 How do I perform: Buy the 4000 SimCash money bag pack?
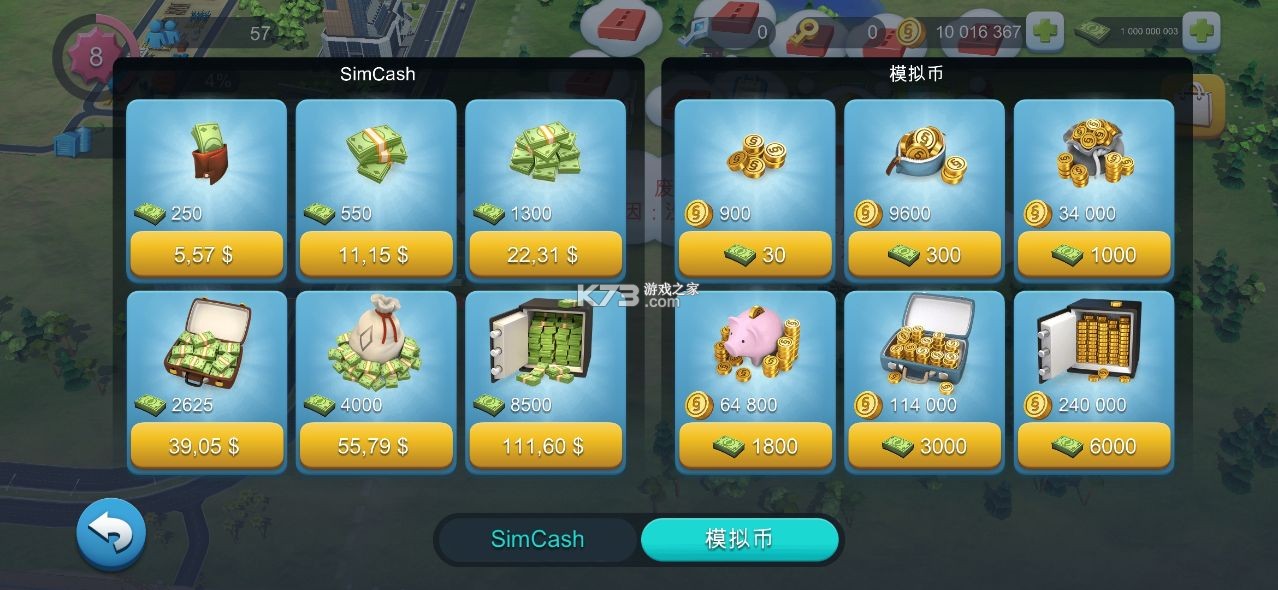376,447
